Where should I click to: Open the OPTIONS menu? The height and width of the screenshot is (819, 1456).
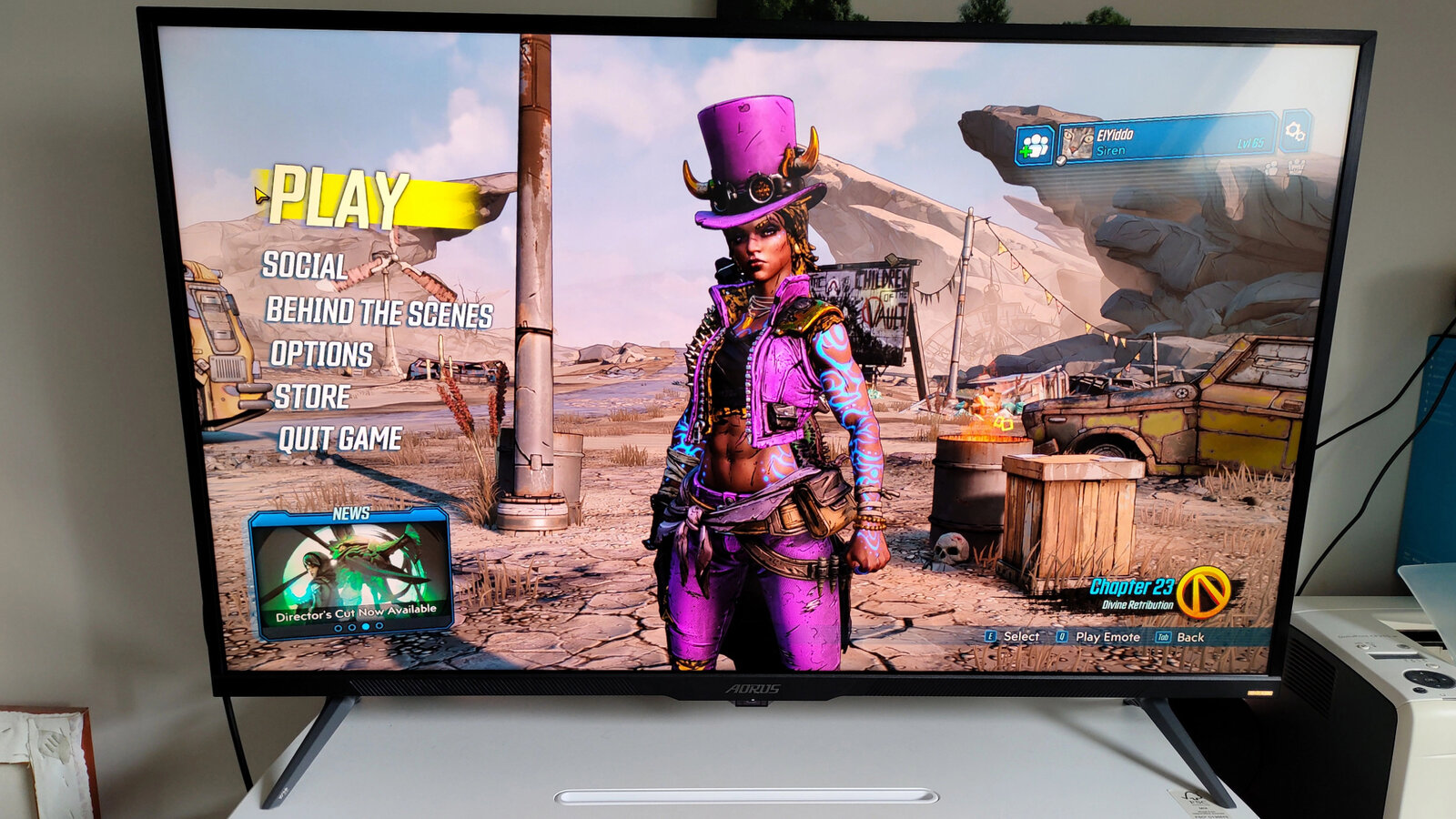coord(321,354)
